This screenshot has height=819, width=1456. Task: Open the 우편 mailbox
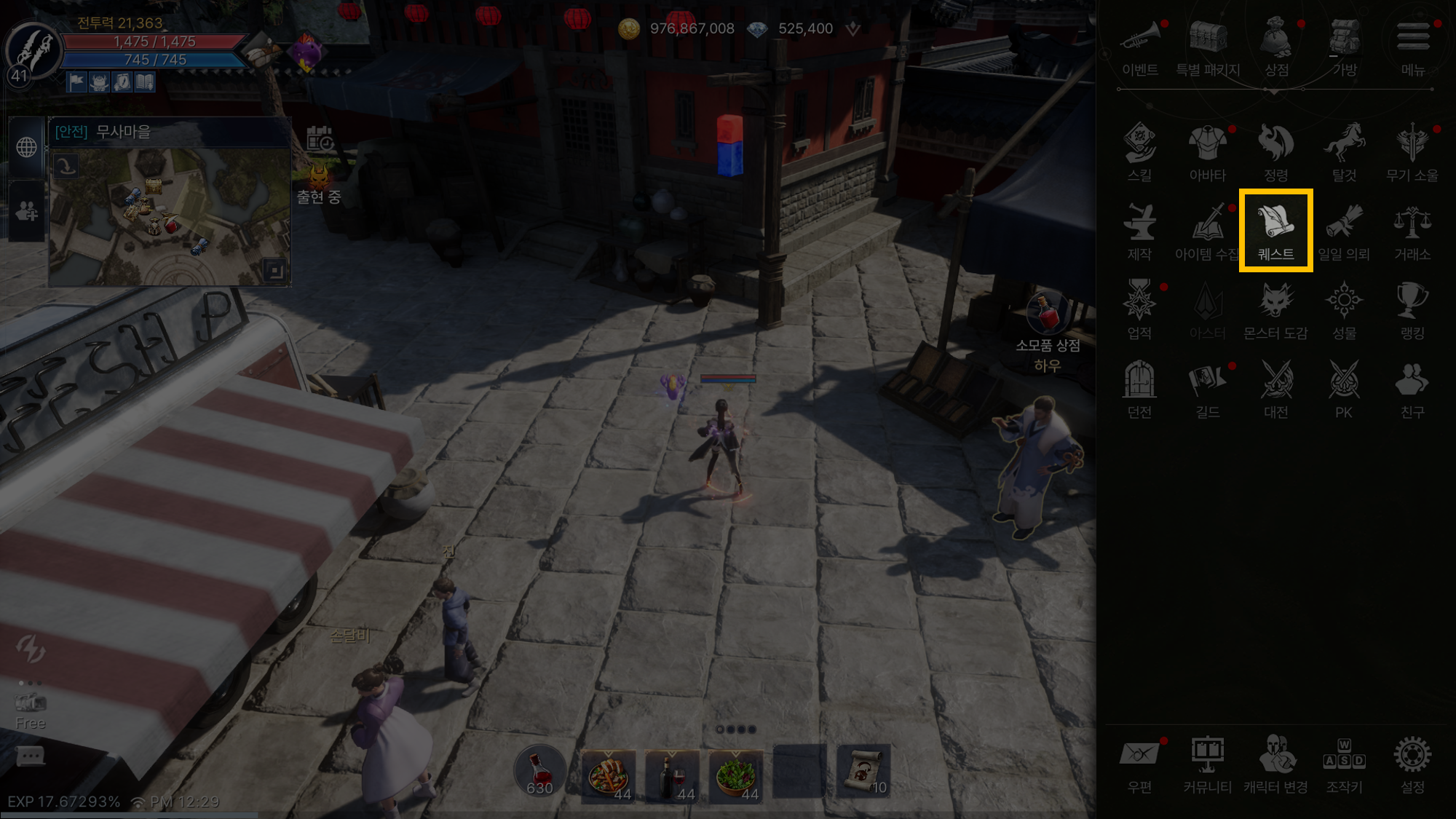1139,764
